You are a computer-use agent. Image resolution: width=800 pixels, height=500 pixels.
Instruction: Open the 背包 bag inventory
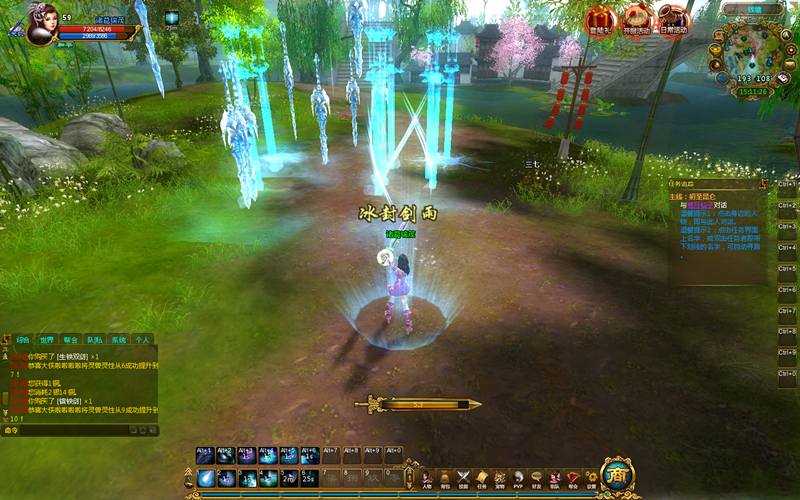pyautogui.click(x=445, y=479)
